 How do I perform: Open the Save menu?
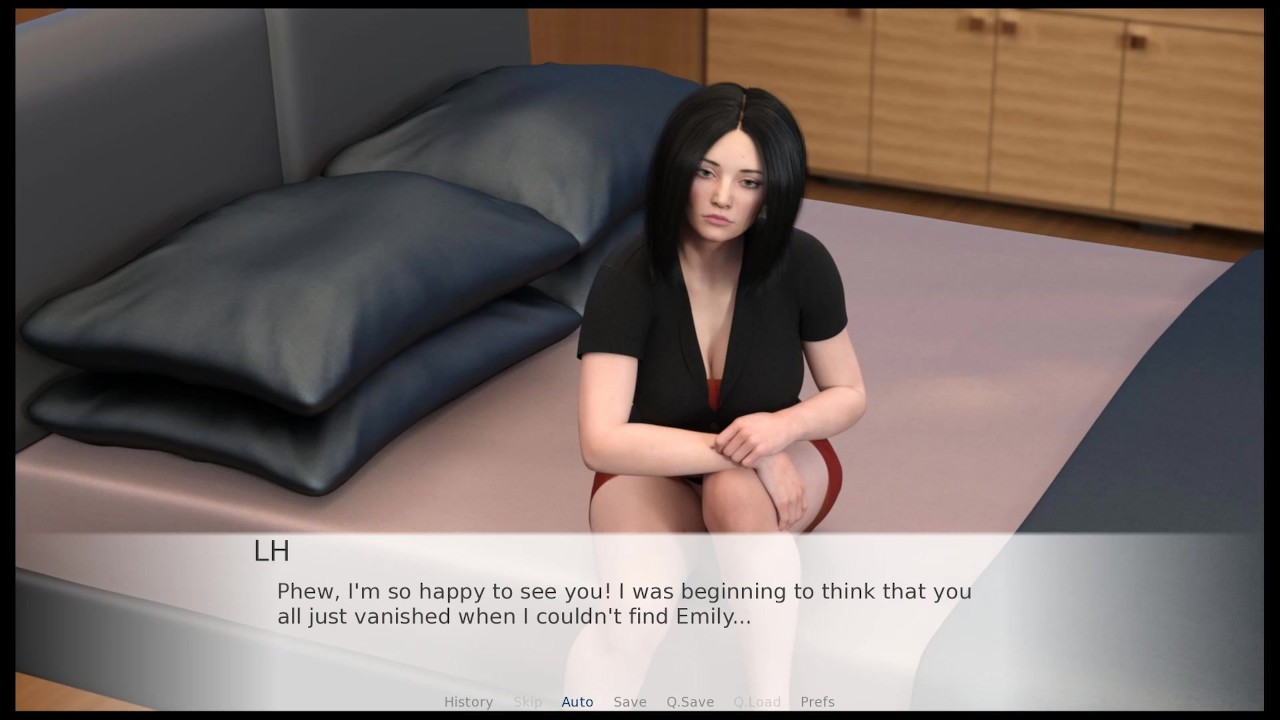click(x=630, y=702)
